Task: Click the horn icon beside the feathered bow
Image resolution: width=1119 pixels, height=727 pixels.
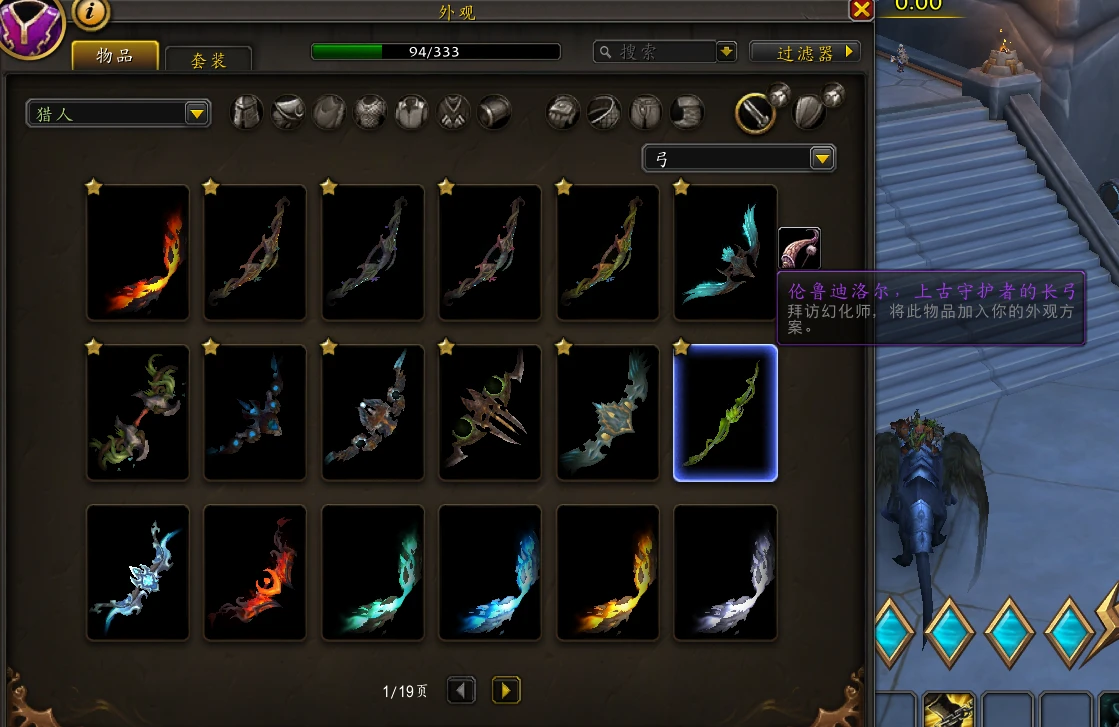Action: (x=799, y=248)
